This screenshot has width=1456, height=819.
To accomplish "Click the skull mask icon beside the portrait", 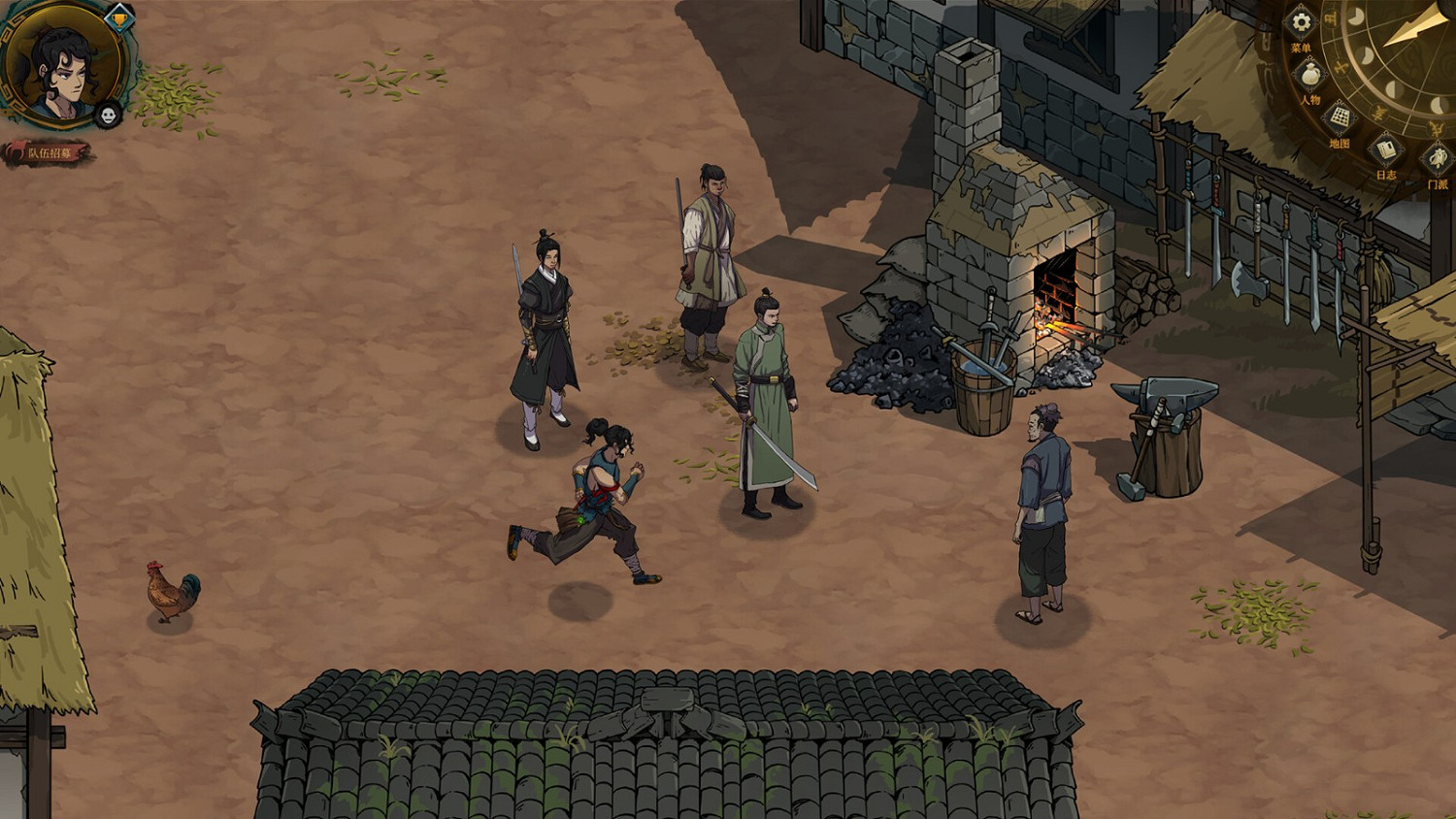I will coord(107,115).
